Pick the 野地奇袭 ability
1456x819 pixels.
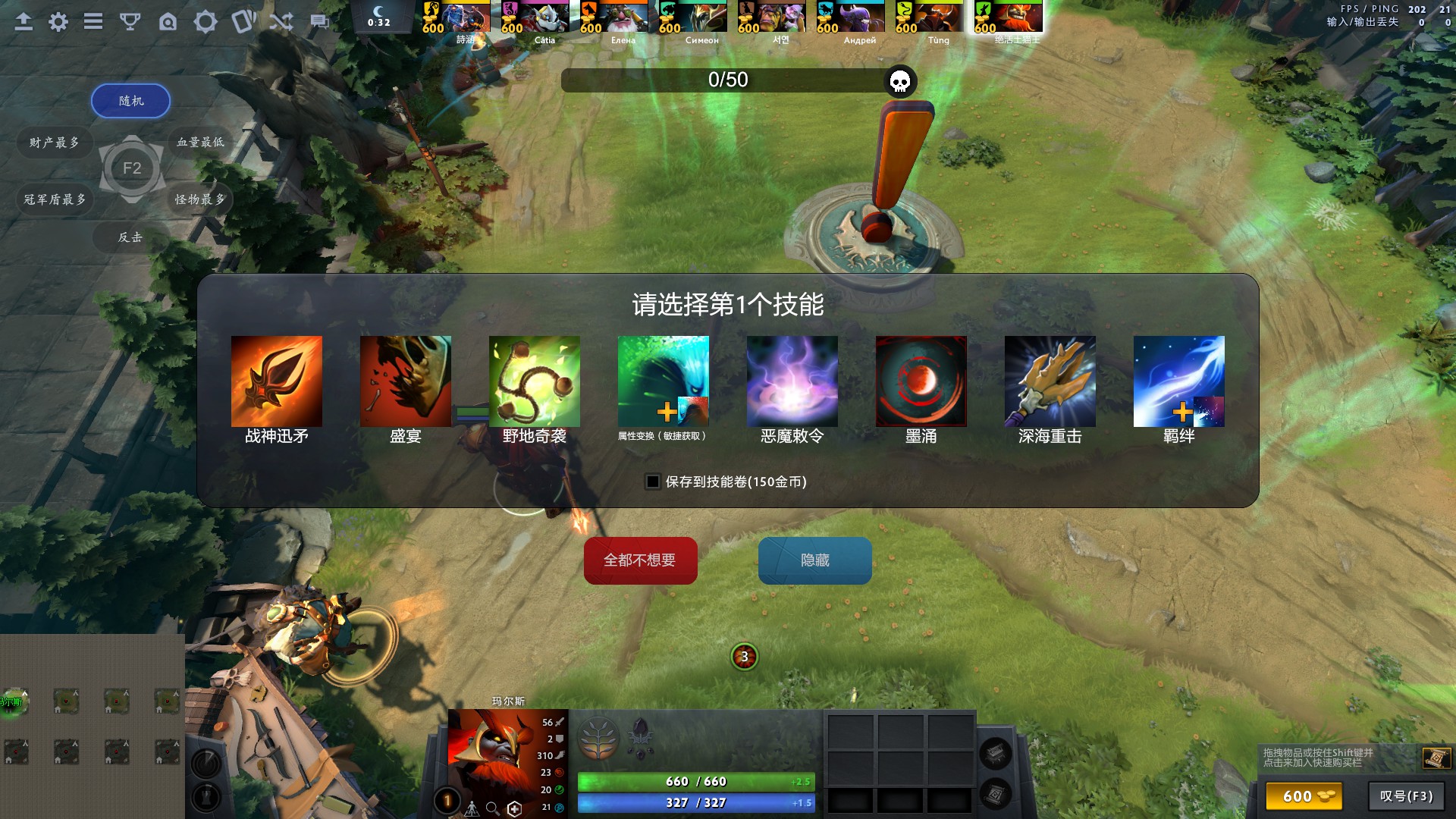534,381
